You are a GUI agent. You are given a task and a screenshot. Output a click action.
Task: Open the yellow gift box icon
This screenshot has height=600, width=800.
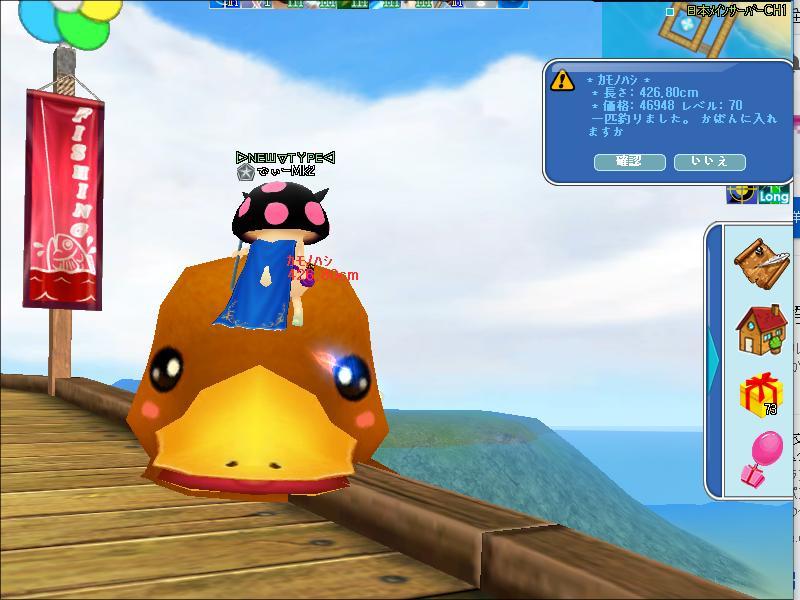[x=760, y=395]
